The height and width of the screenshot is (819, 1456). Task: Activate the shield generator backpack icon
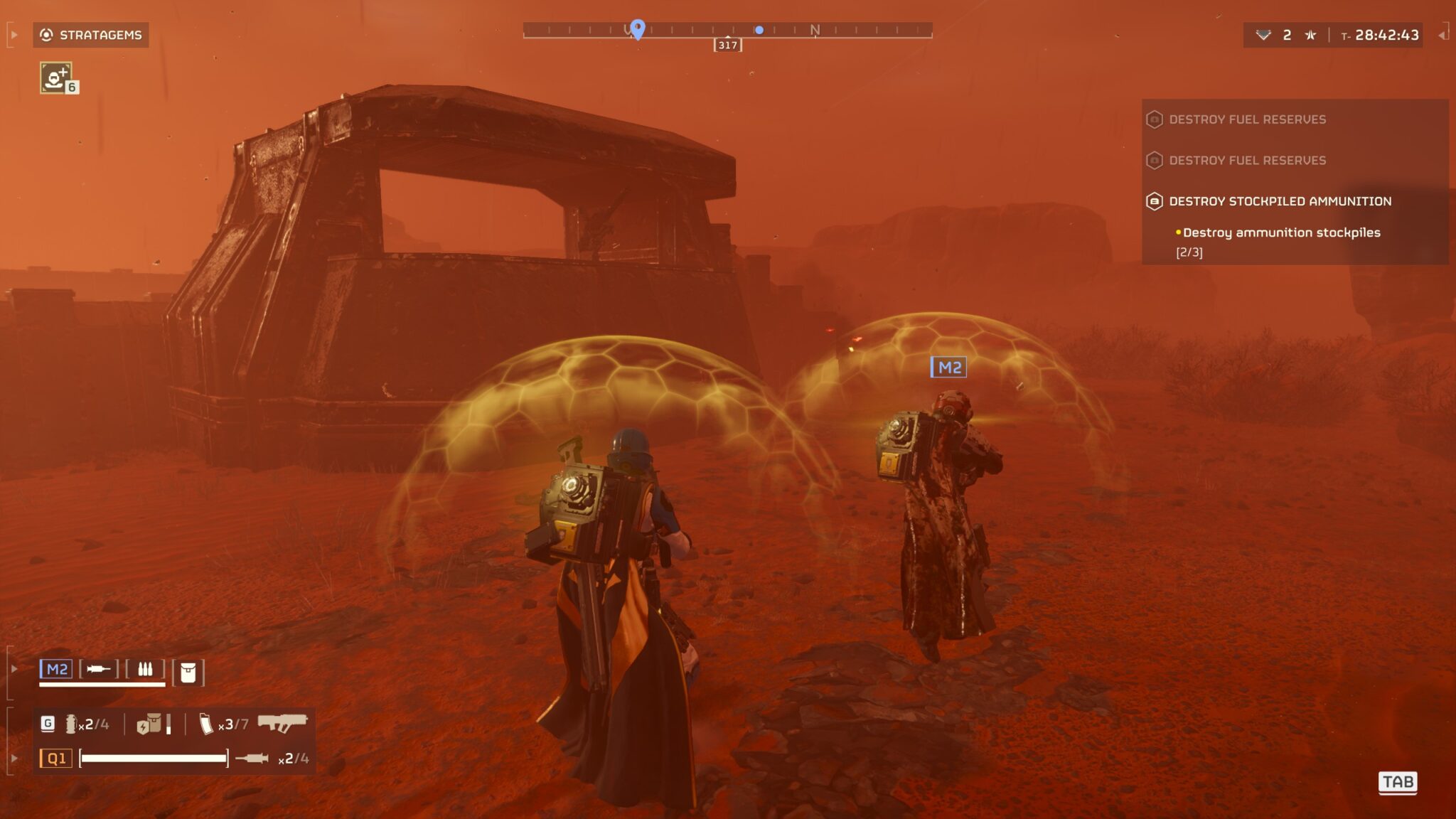tap(149, 724)
